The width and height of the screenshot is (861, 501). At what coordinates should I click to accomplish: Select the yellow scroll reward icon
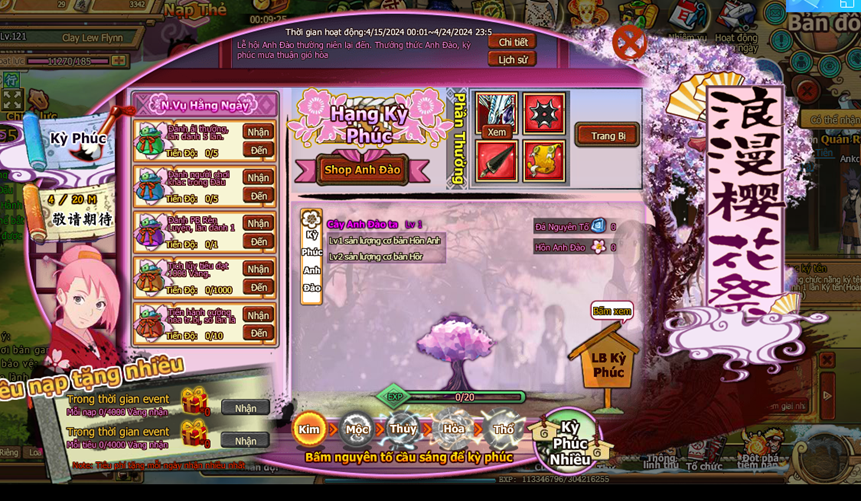(x=543, y=161)
